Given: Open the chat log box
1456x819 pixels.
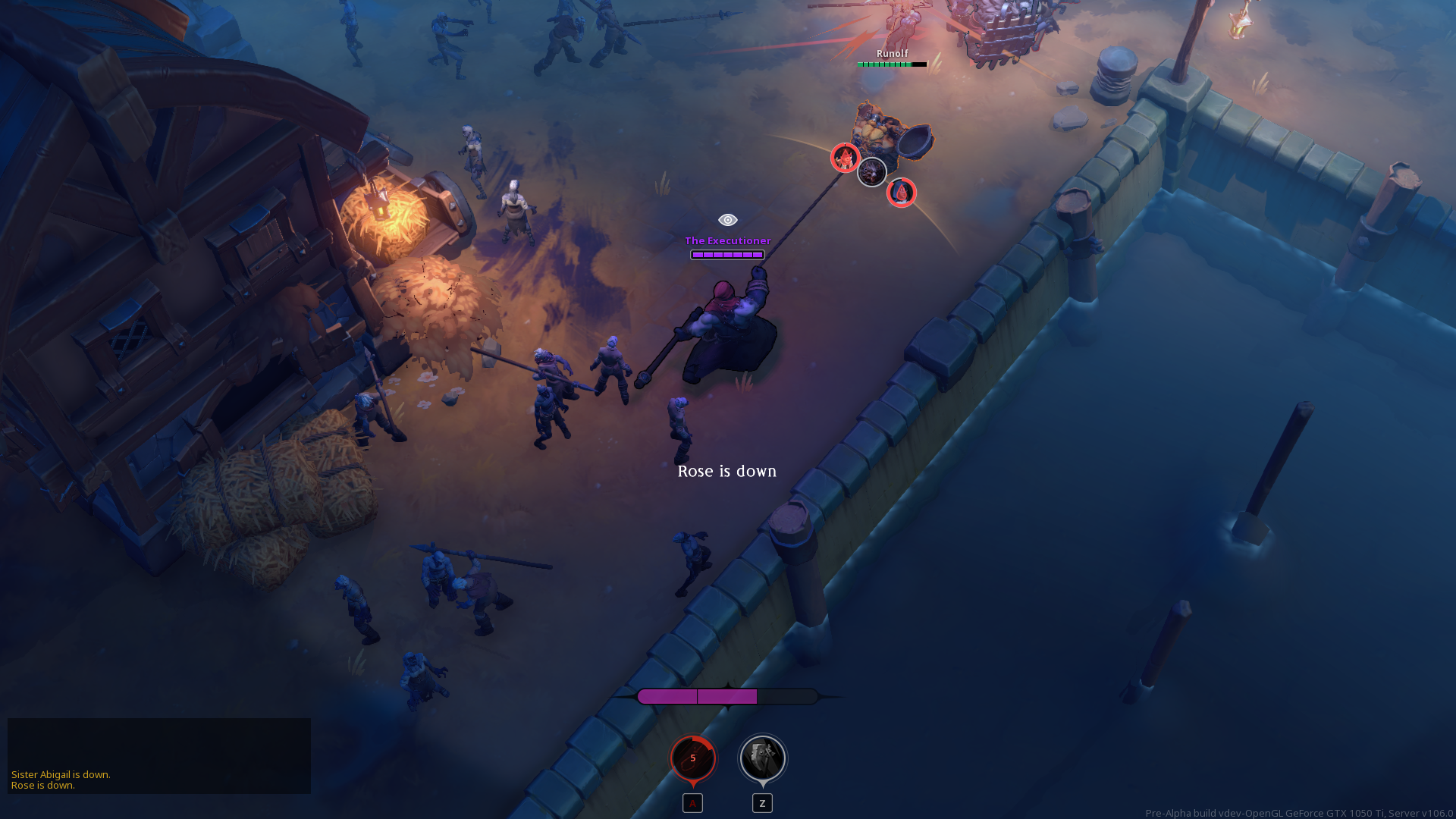Looking at the screenshot, I should click(x=159, y=755).
